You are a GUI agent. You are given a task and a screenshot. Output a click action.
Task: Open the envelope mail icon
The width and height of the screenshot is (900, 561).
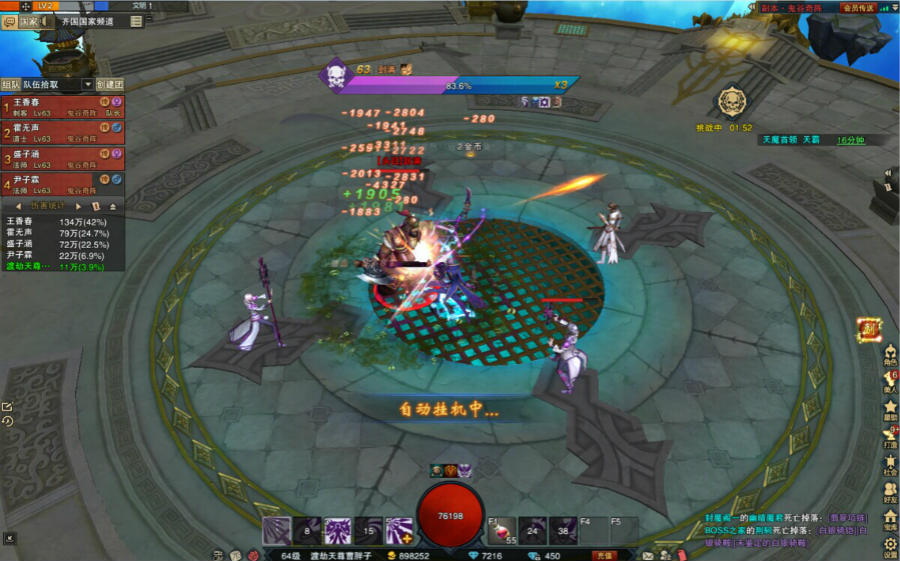coord(648,555)
